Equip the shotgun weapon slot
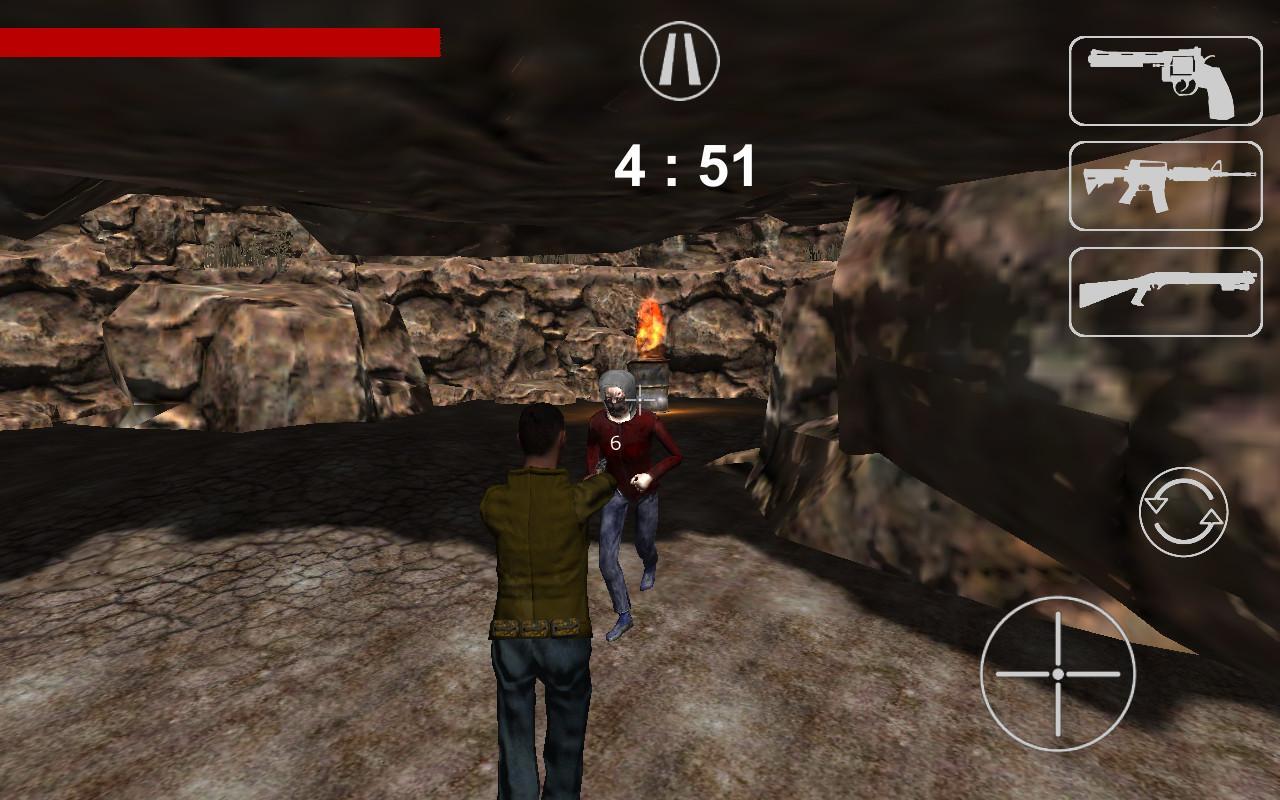Viewport: 1280px width, 800px height. [1165, 291]
